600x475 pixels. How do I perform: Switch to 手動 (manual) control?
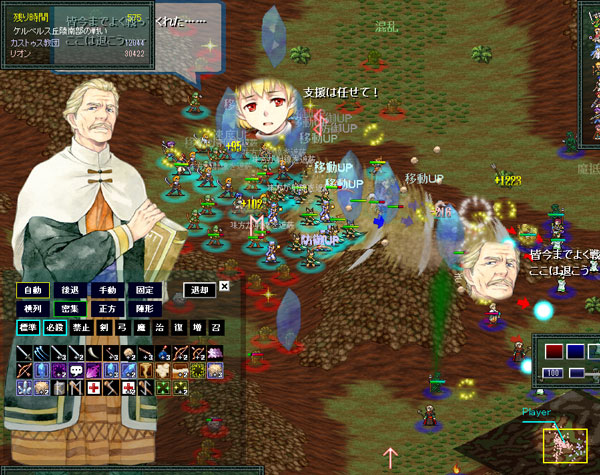(x=105, y=290)
